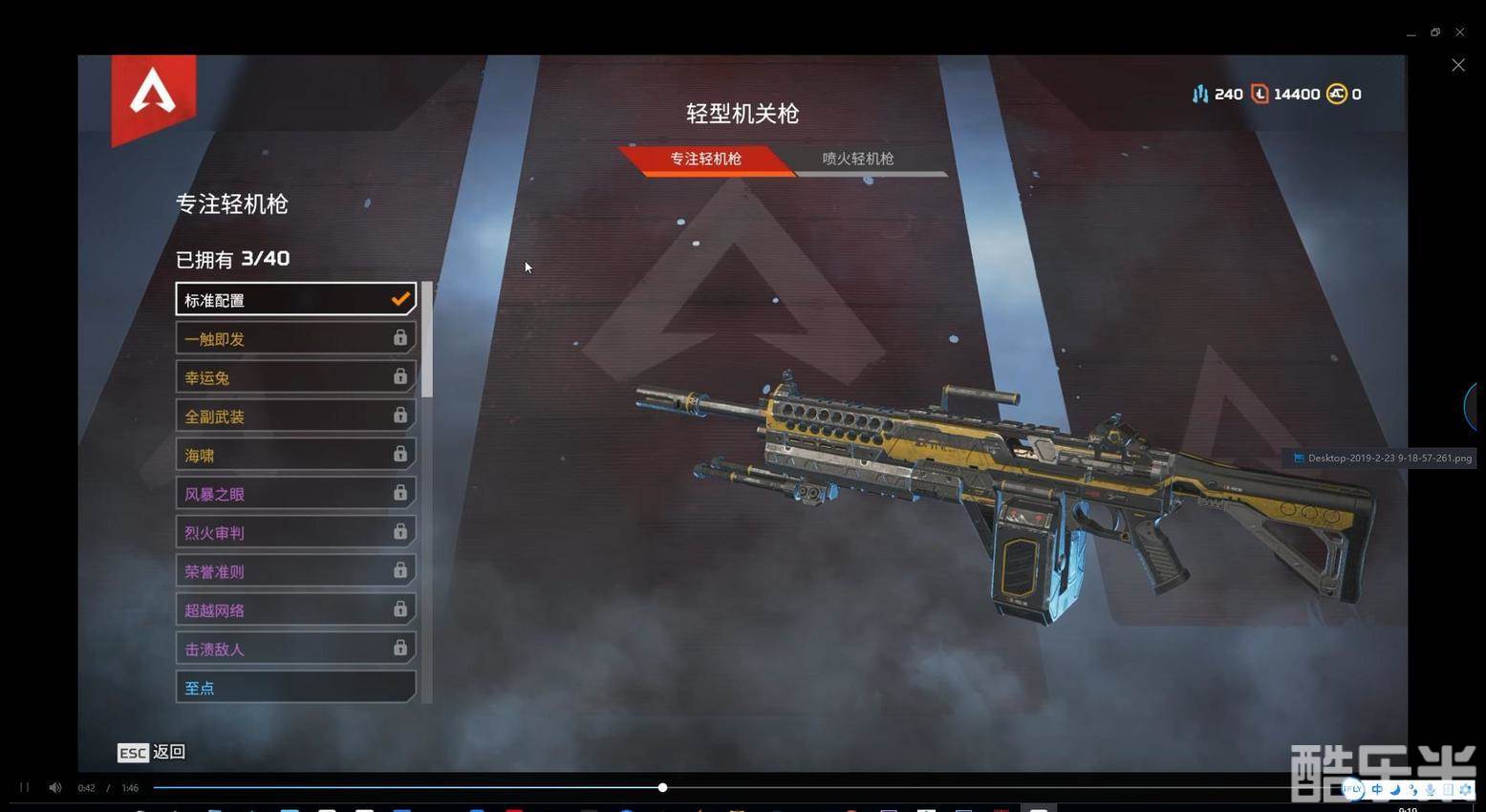Choose the 一触即发 skin
The image size is (1486, 812).
295,338
